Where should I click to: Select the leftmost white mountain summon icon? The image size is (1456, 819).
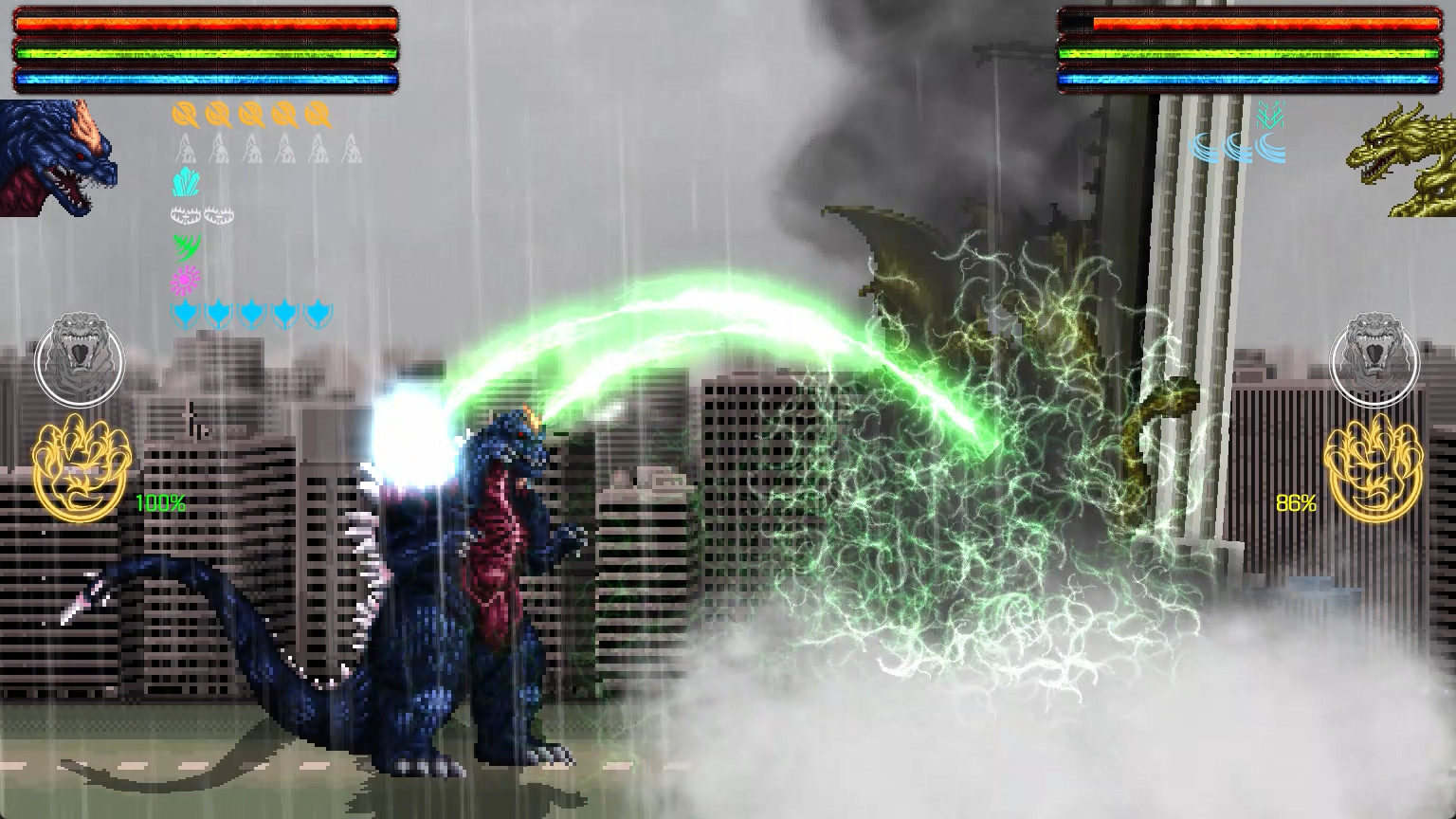184,148
